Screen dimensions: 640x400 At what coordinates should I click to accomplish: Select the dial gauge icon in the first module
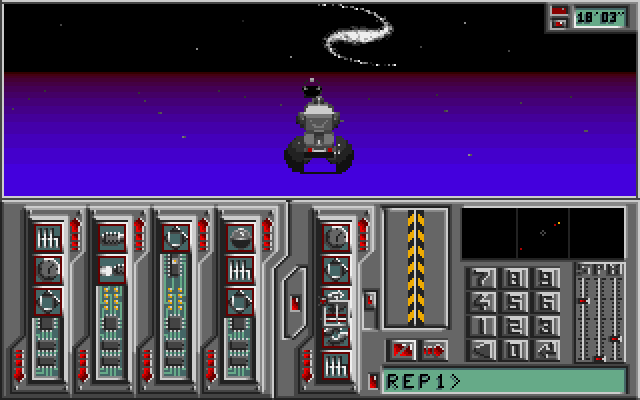[48, 269]
